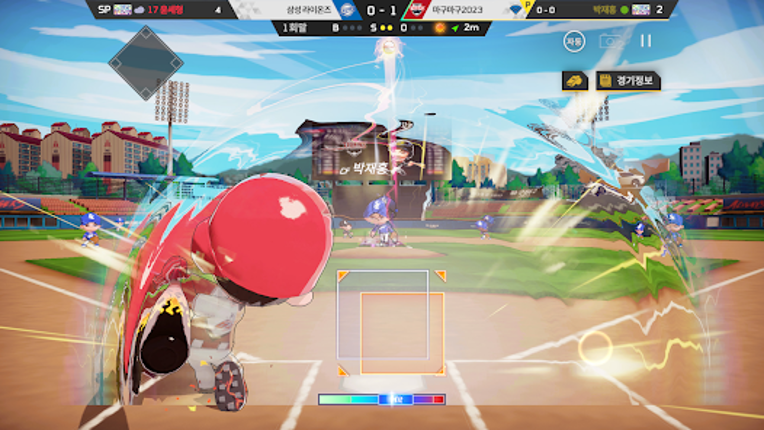The image size is (764, 430).
Task: Open the 경기정보 match info panel
Action: (627, 80)
